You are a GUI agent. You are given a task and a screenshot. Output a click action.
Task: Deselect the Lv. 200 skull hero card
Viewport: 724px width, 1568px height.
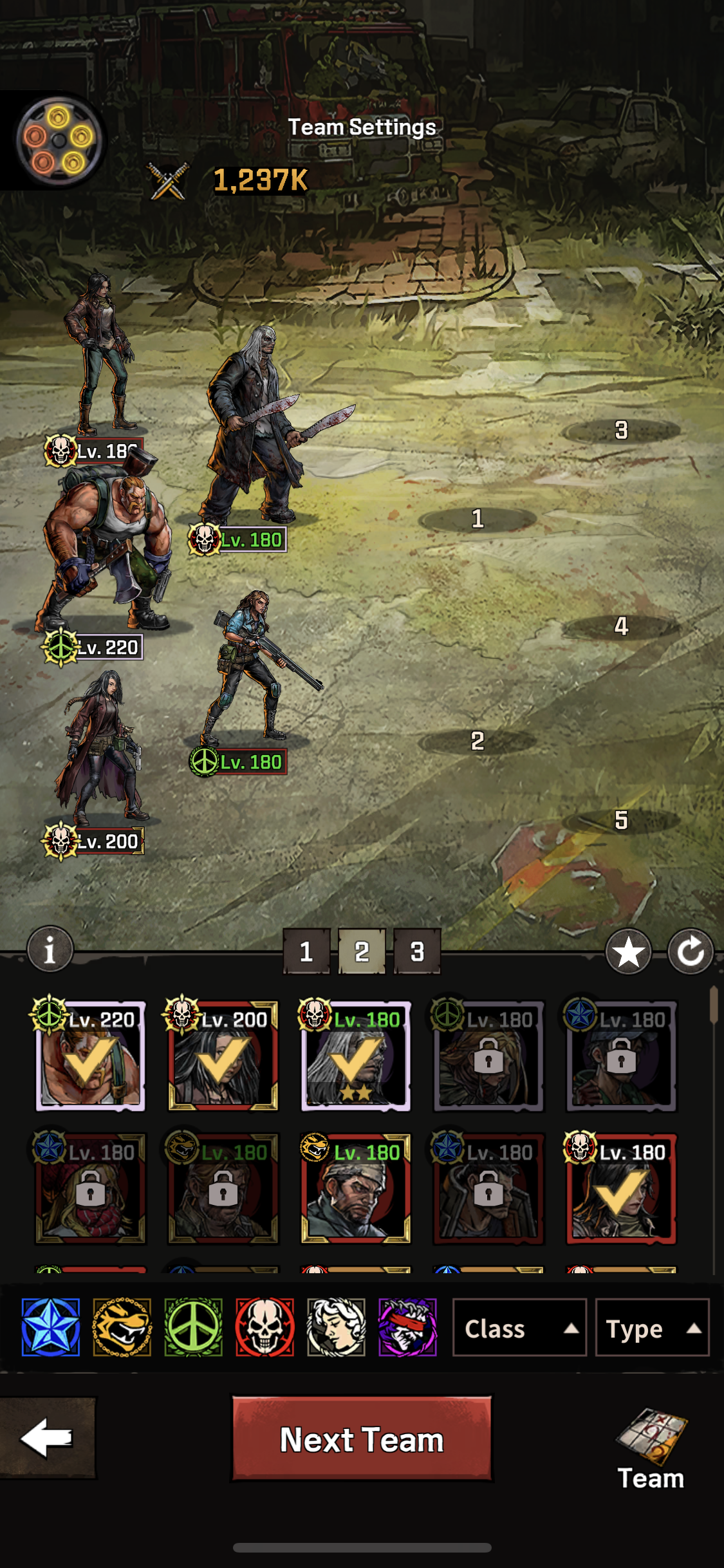223,1057
